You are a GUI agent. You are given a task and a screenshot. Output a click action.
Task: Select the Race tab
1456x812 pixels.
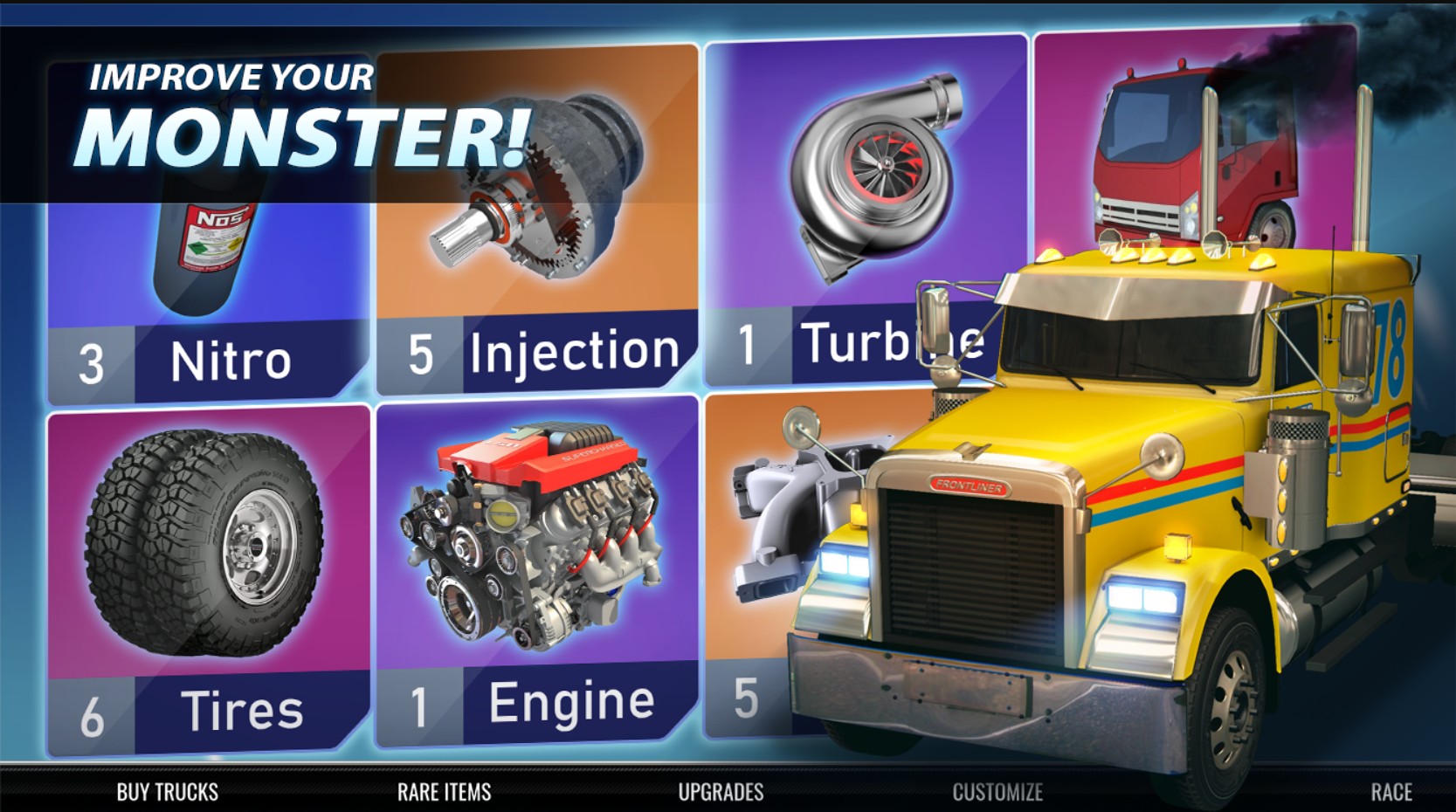(x=1390, y=792)
